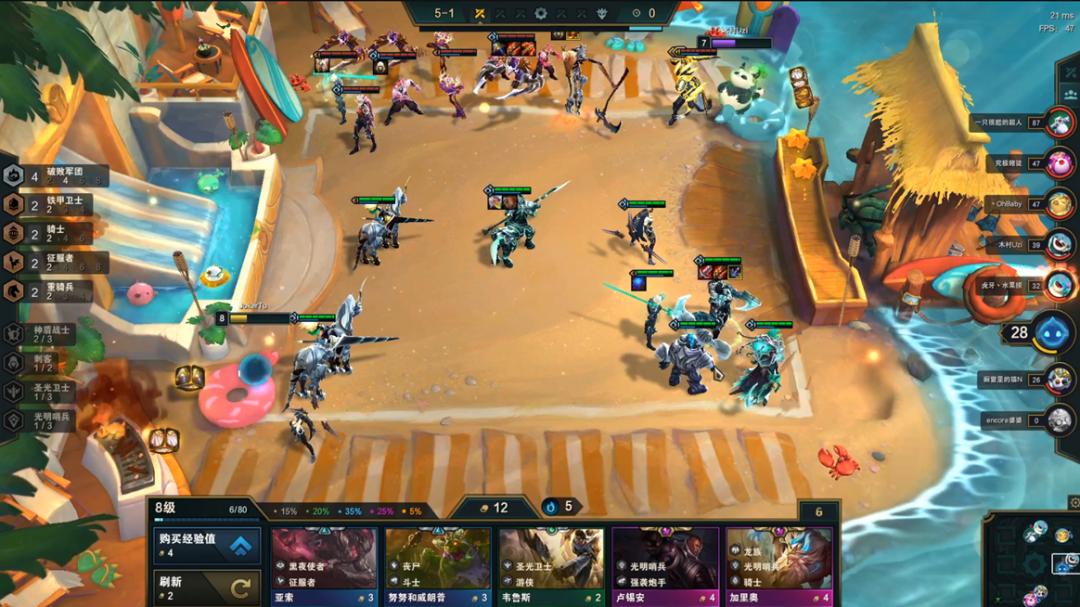The image size is (1080, 607).
Task: Inspect the 神盾战士 trait entry
Action: [x=45, y=333]
